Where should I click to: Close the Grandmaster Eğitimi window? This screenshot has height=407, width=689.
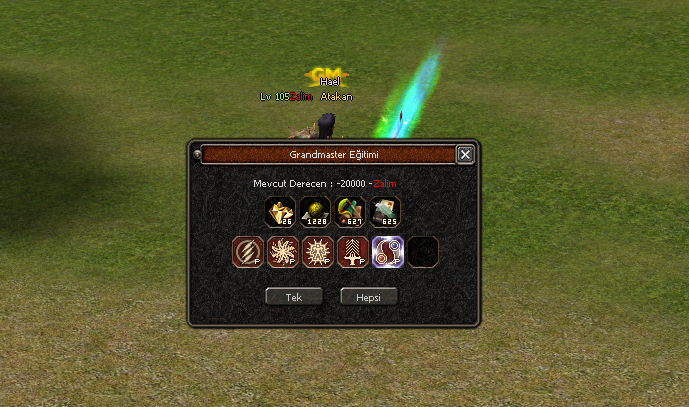(465, 155)
